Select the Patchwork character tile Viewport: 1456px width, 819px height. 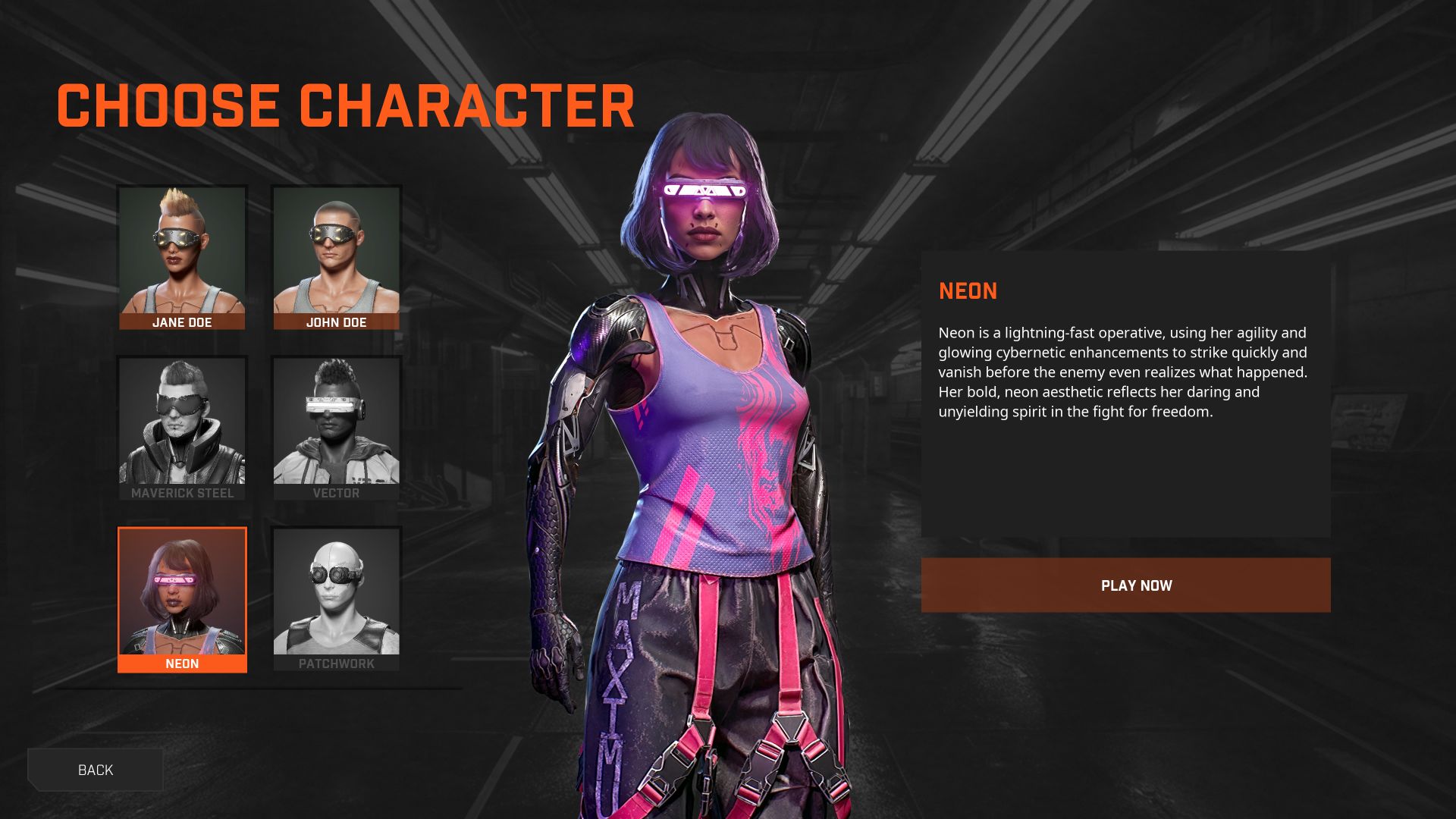click(336, 599)
